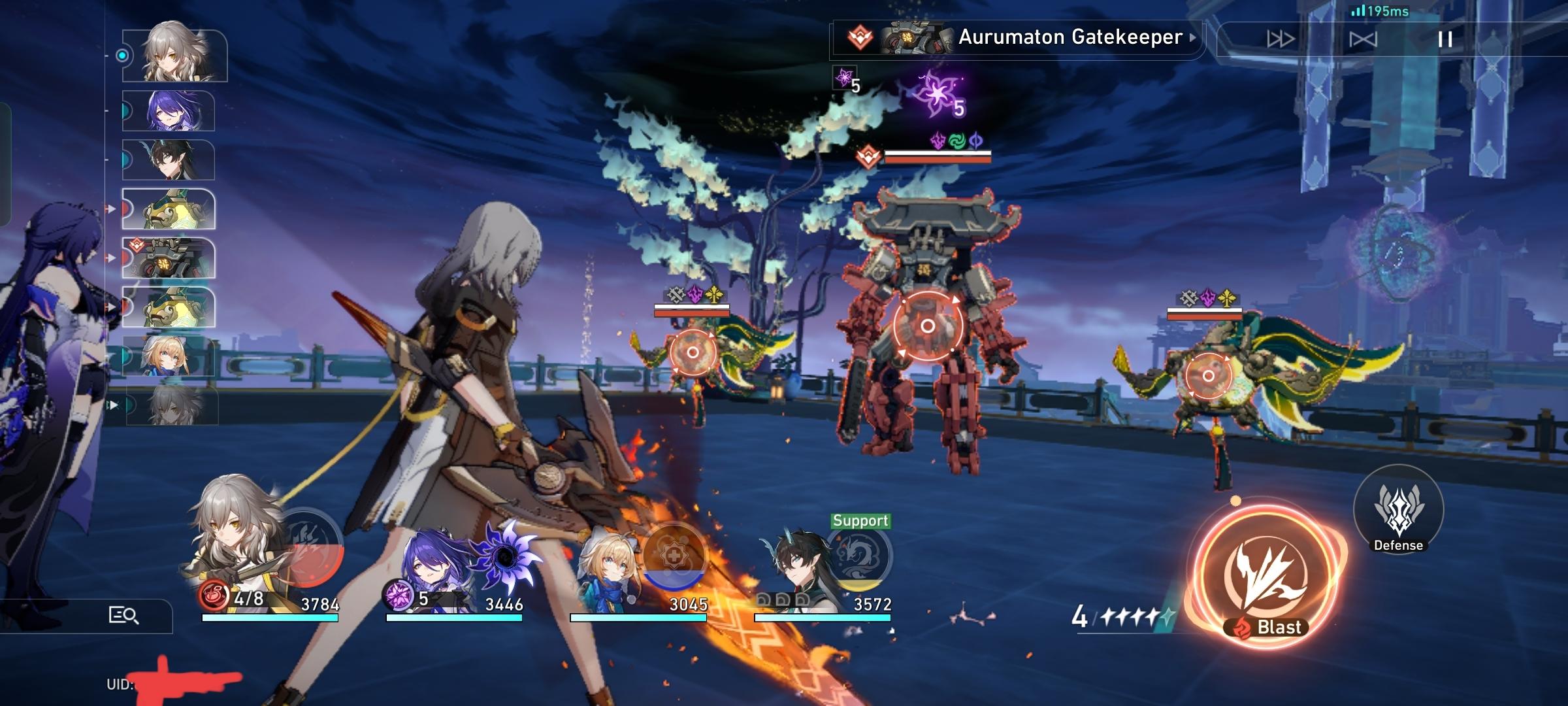This screenshot has width=1568, height=706.
Task: Select the Gatekeeper portrait in the turn order
Action: [169, 258]
